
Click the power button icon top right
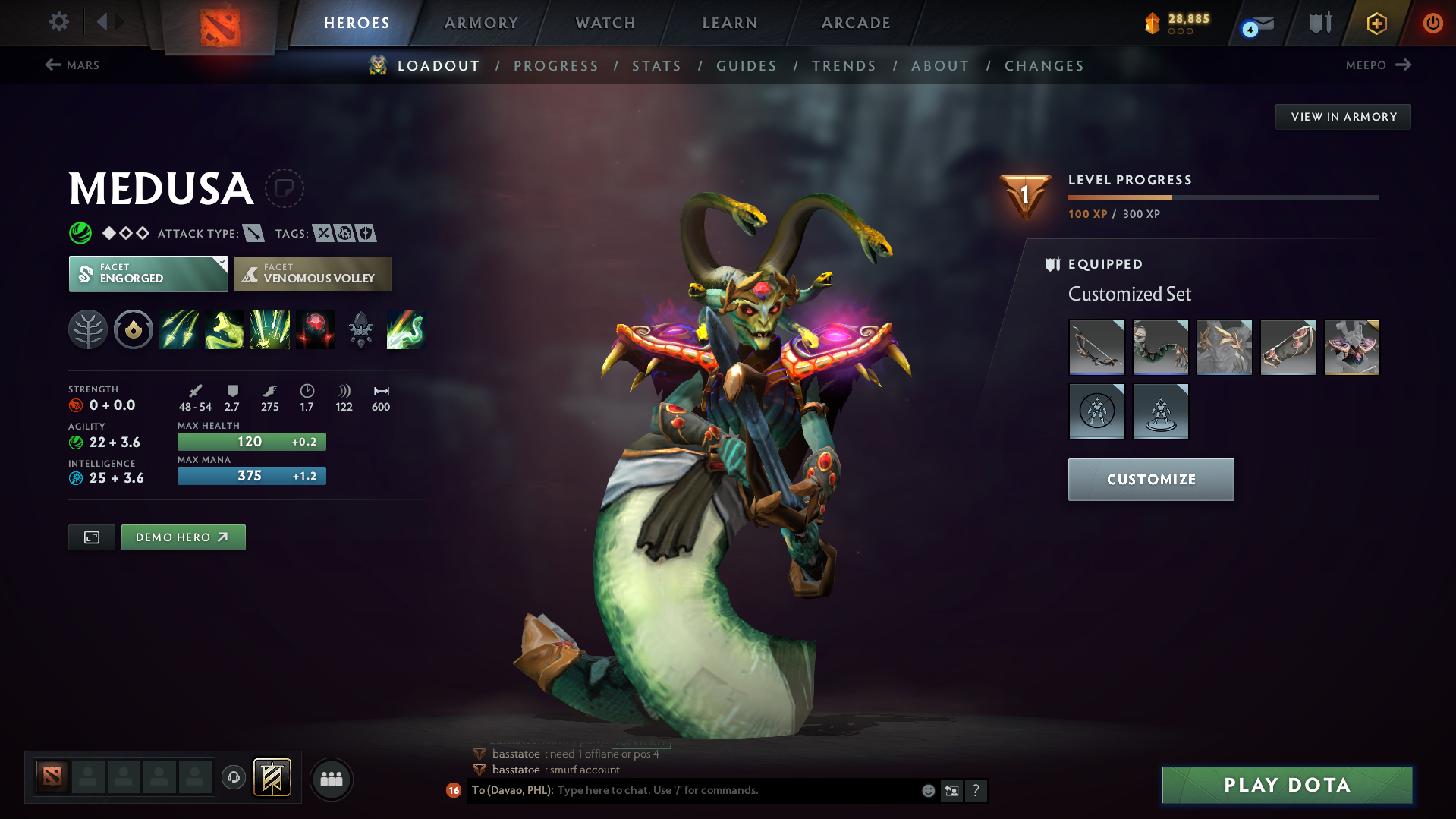pos(1432,23)
